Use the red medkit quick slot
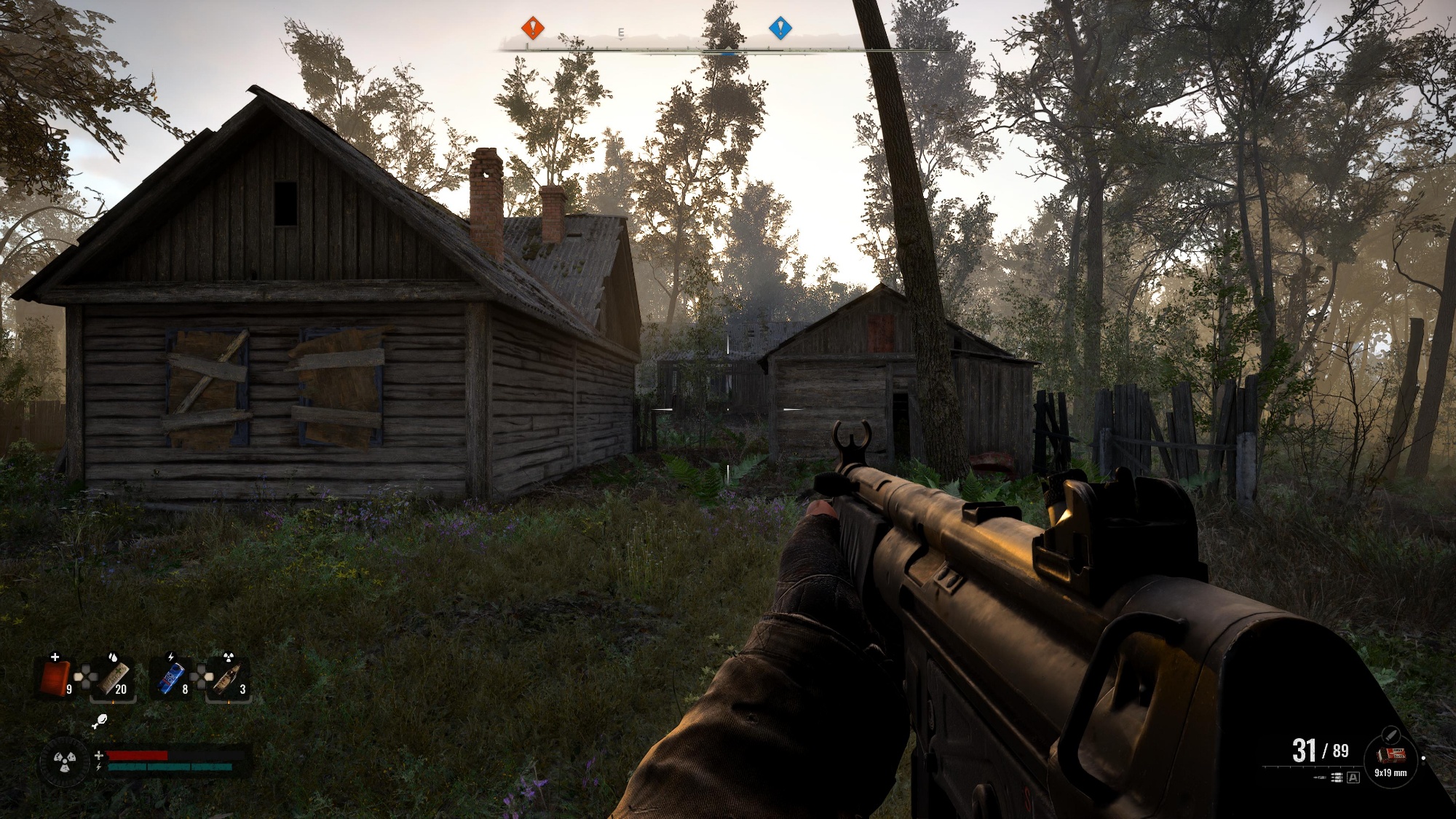 click(56, 678)
